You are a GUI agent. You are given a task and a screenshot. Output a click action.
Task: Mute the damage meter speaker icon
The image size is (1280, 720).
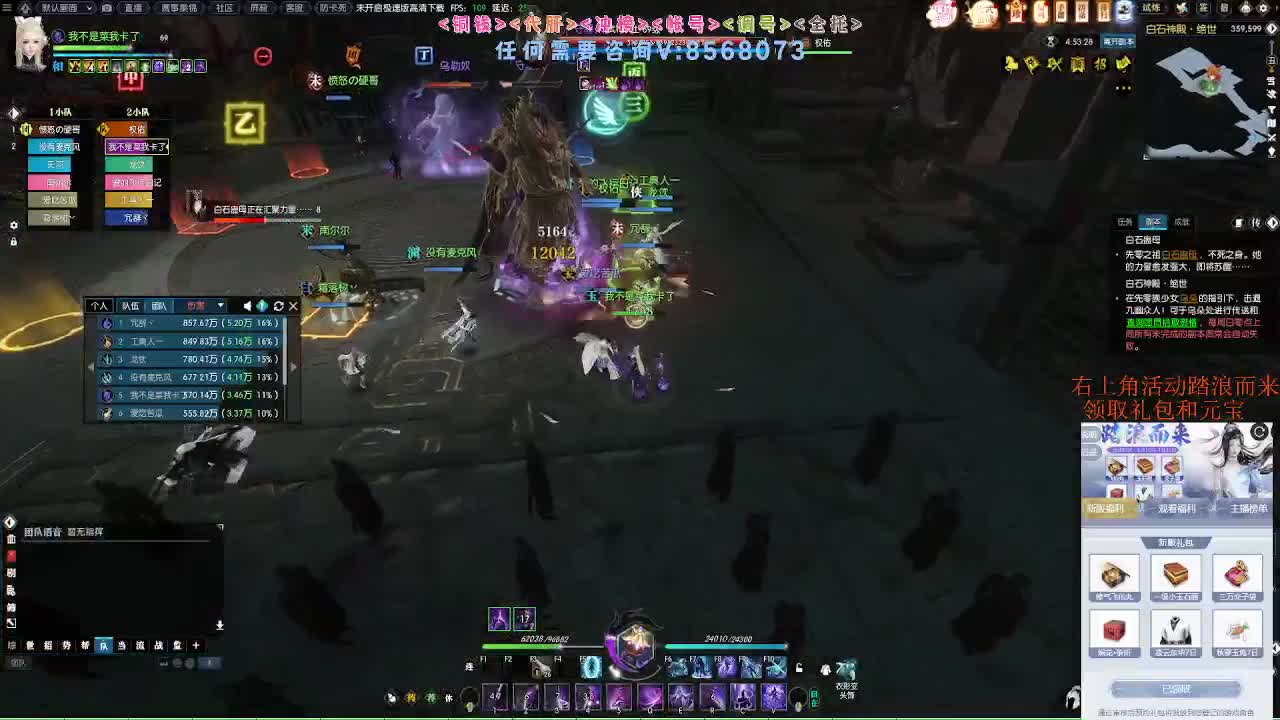247,306
